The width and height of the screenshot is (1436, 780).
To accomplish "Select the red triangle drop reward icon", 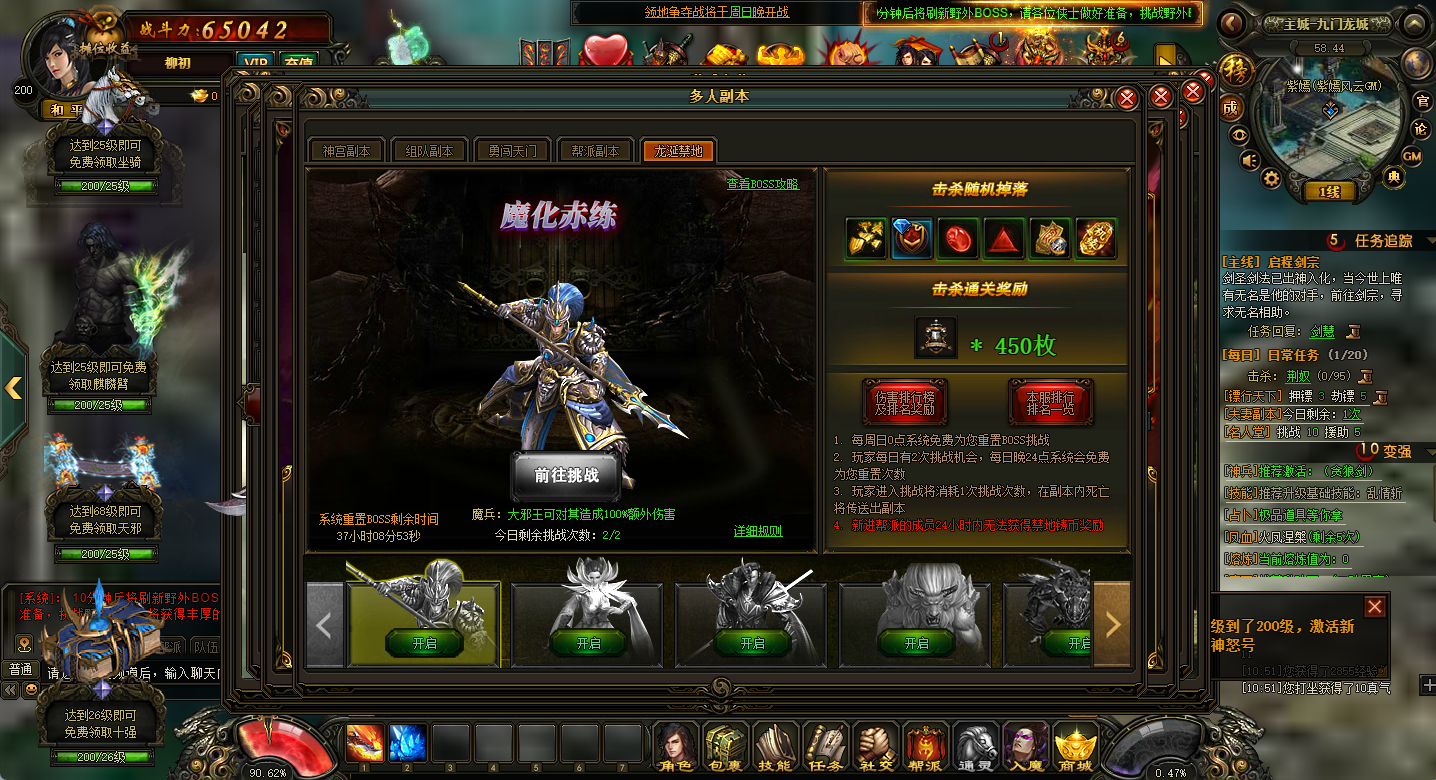I will (x=1003, y=239).
